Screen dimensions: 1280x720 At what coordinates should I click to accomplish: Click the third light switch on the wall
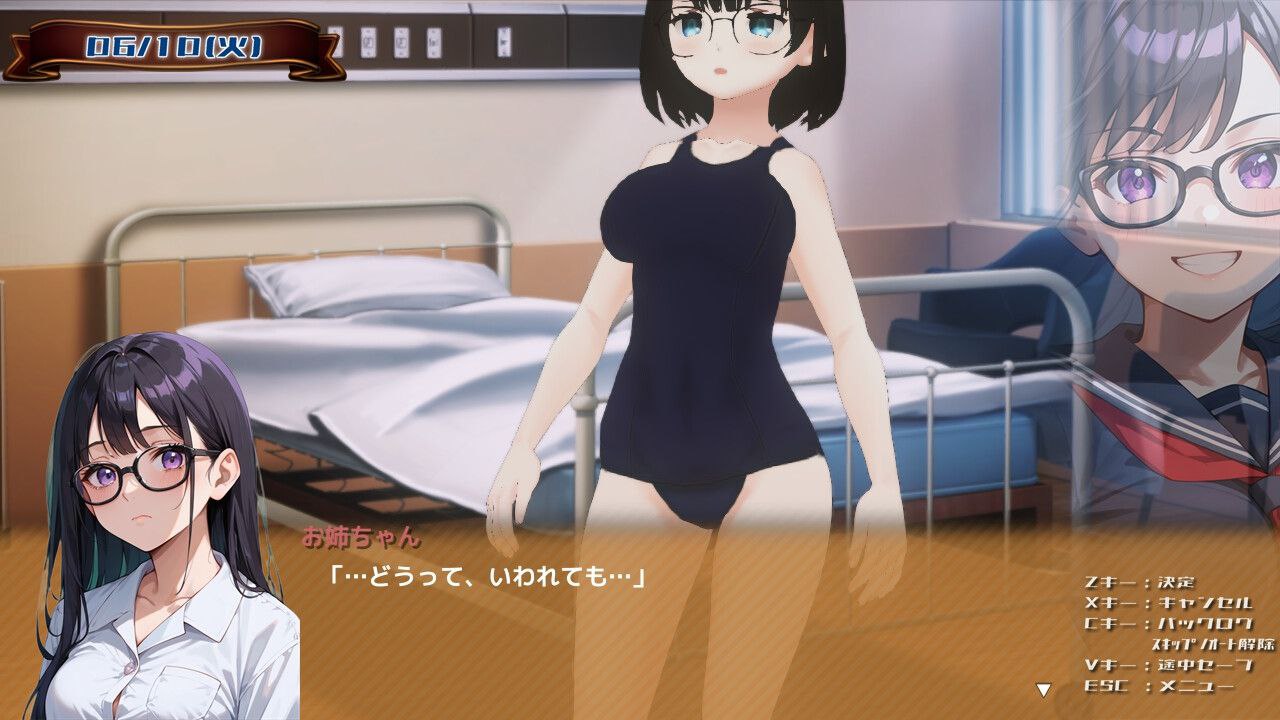coord(403,41)
